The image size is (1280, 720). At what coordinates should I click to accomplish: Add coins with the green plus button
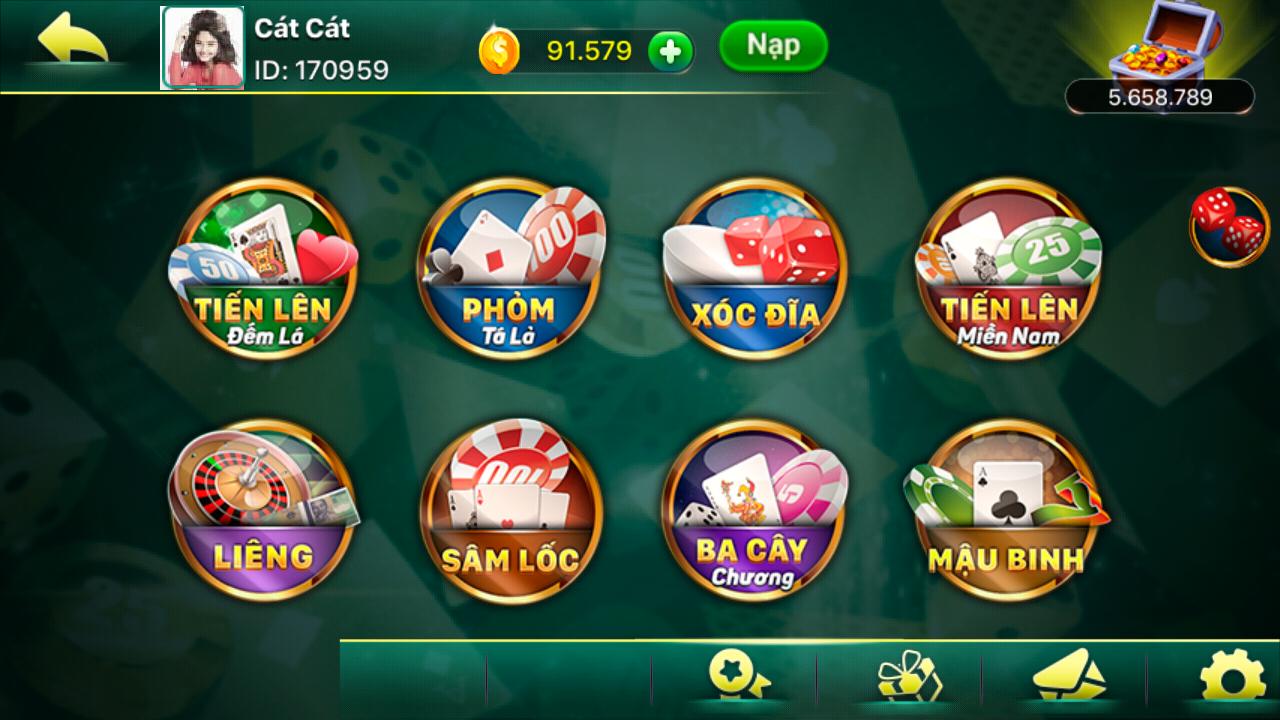coord(670,51)
